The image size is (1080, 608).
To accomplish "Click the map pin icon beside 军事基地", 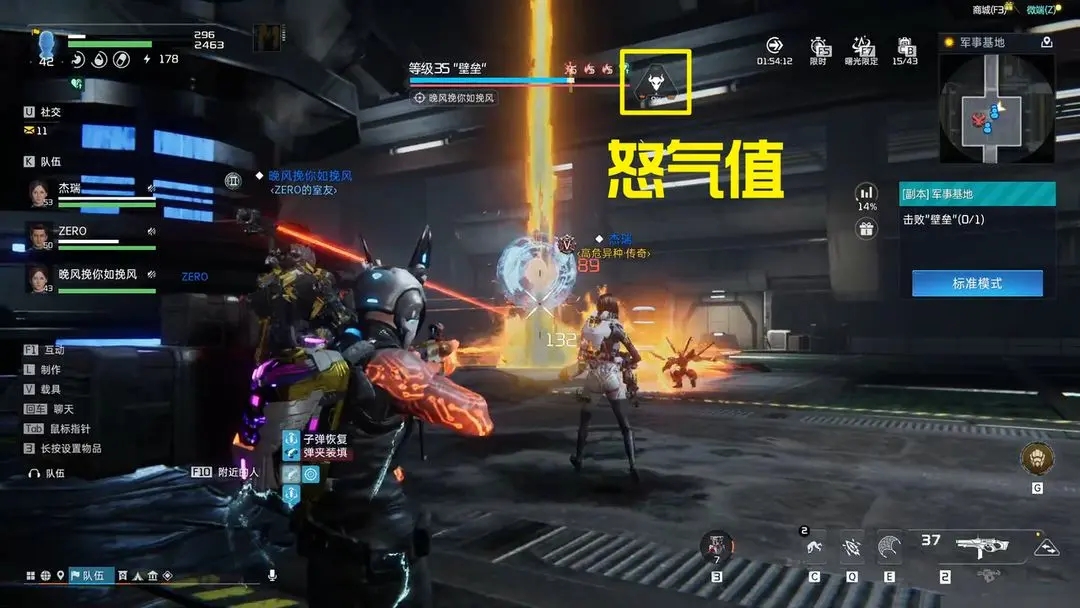I will click(x=1046, y=43).
